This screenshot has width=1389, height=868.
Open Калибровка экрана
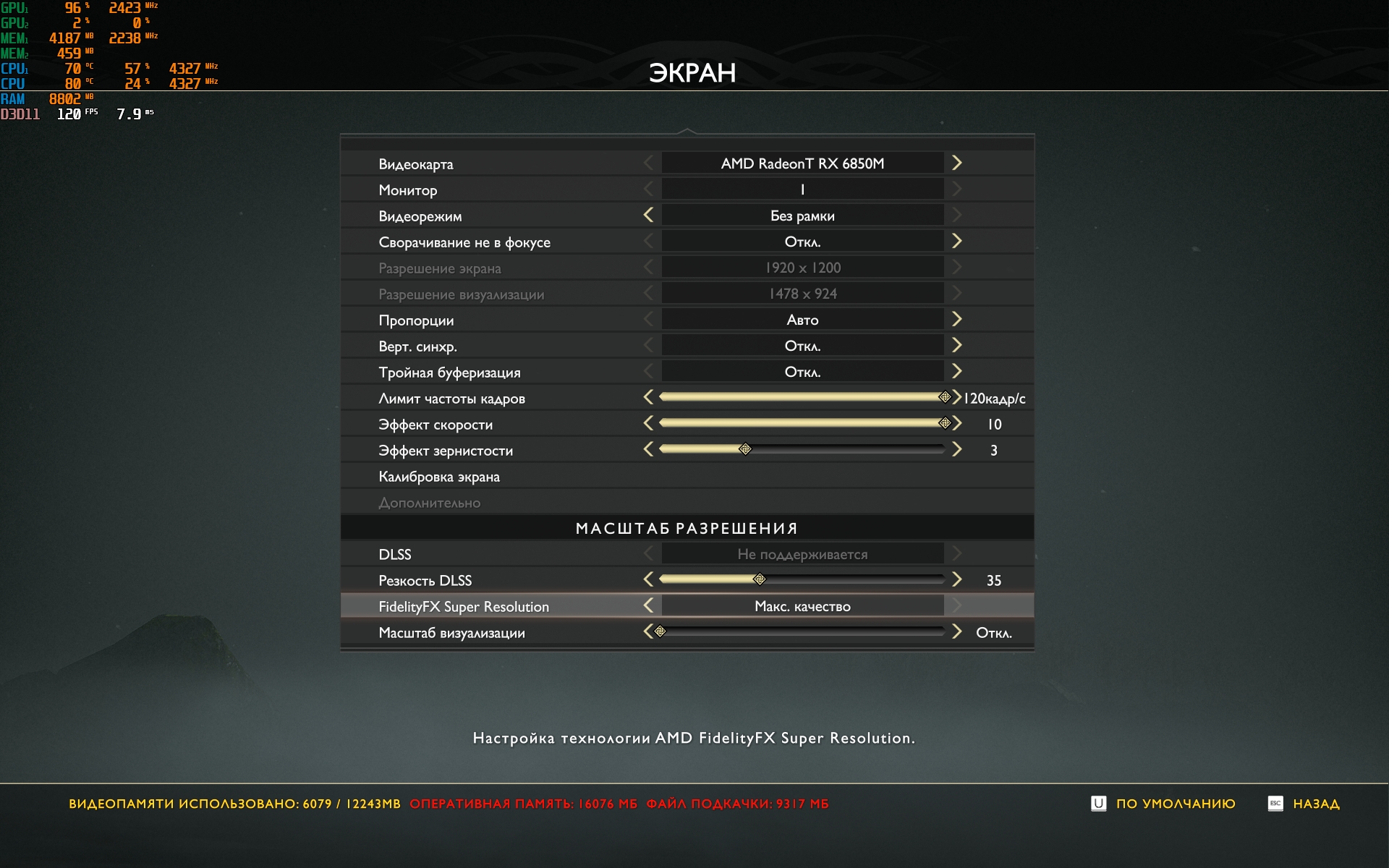pyautogui.click(x=439, y=477)
